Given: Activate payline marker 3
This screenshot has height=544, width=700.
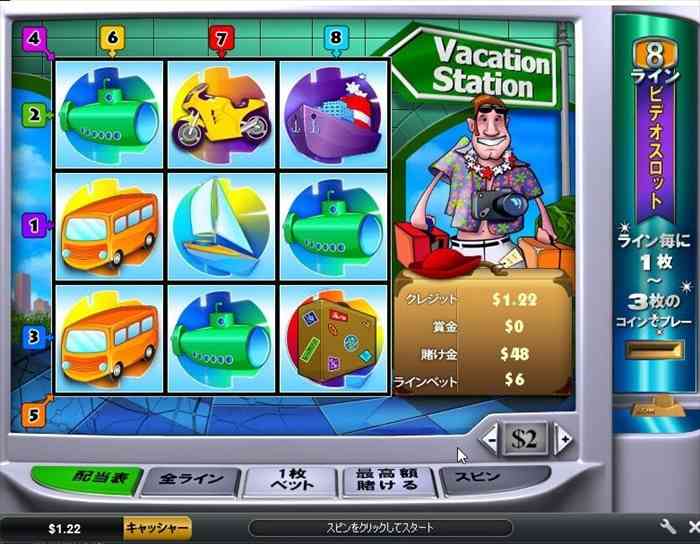Looking at the screenshot, I should 32,338.
